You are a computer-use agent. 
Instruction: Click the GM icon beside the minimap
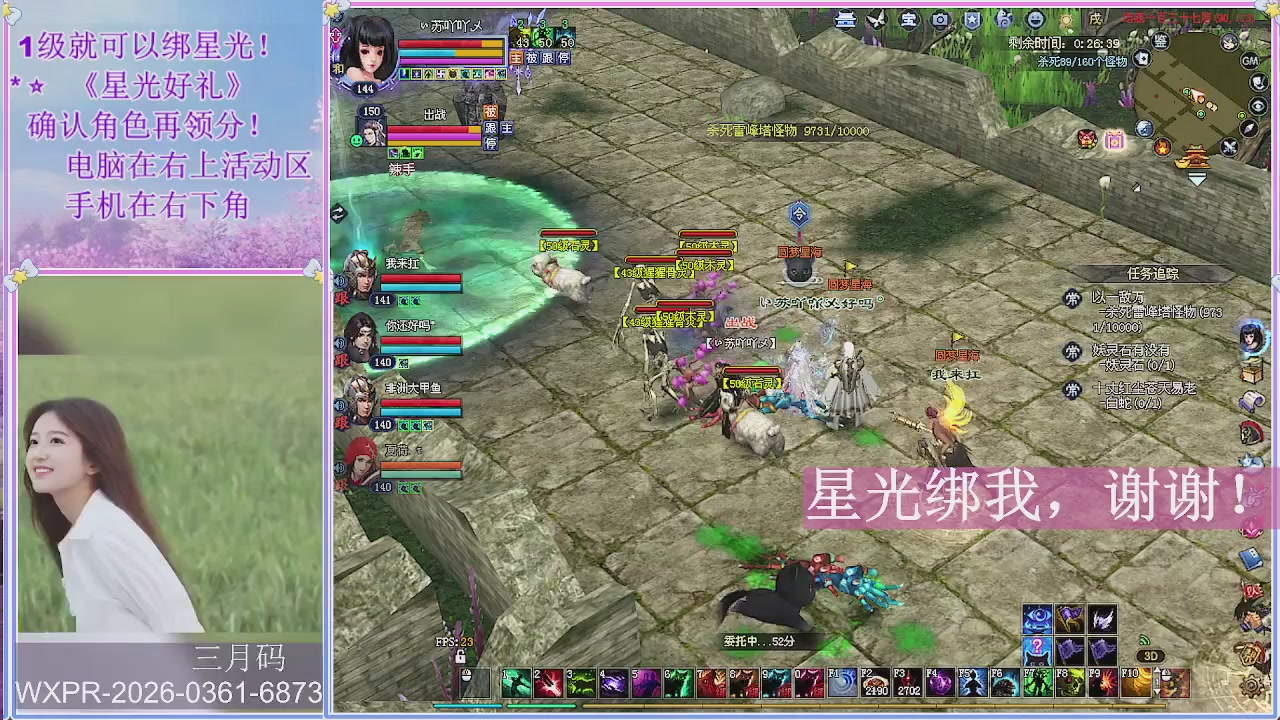(1251, 60)
